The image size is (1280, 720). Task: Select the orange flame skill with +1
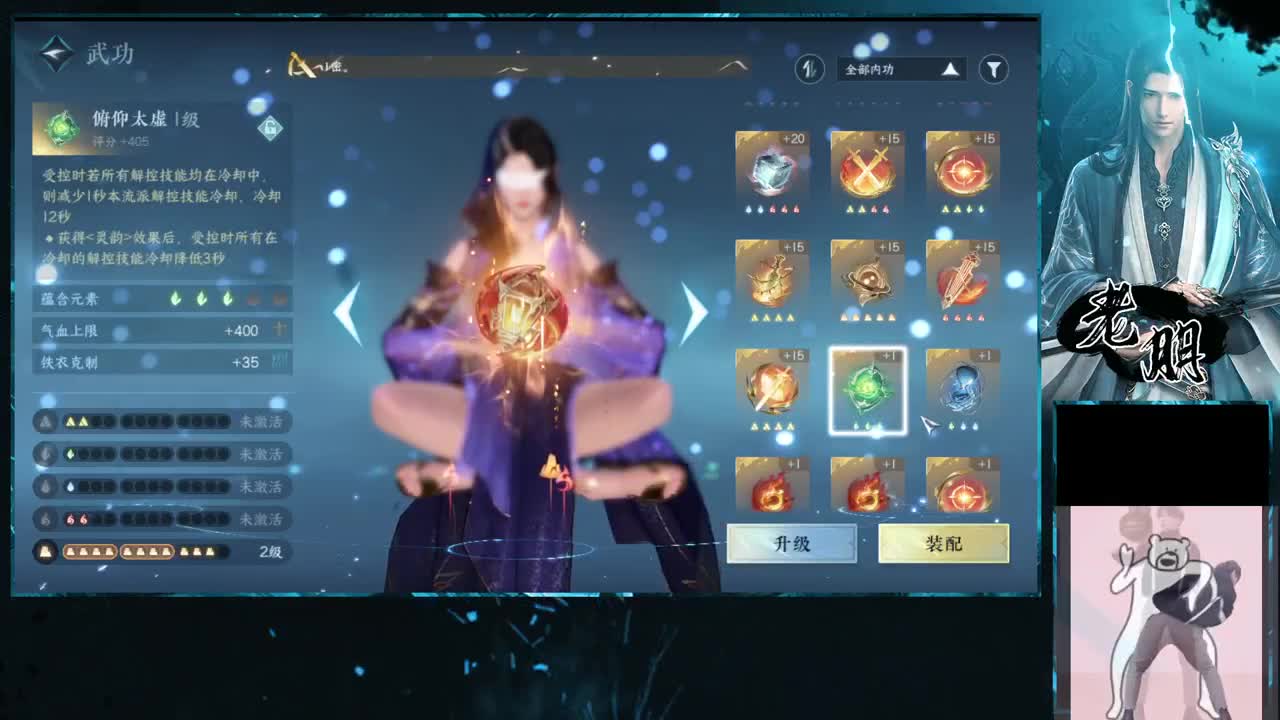point(771,491)
